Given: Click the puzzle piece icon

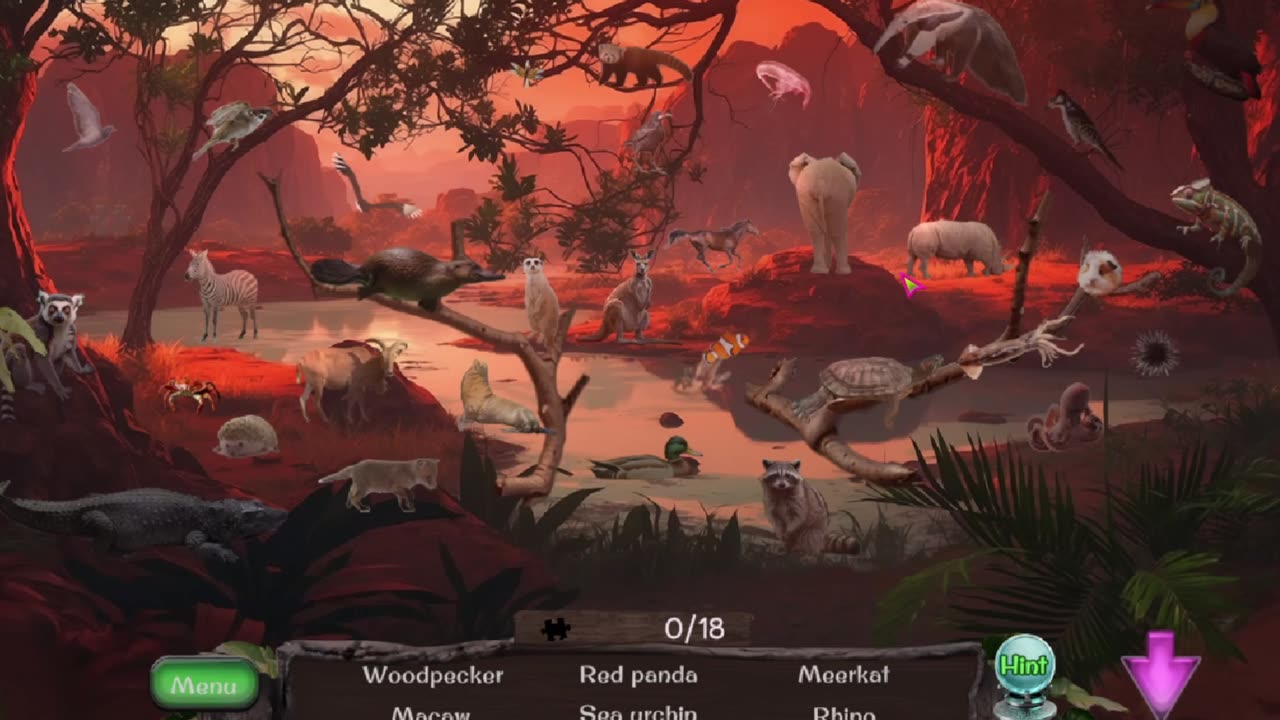Looking at the screenshot, I should coord(555,628).
